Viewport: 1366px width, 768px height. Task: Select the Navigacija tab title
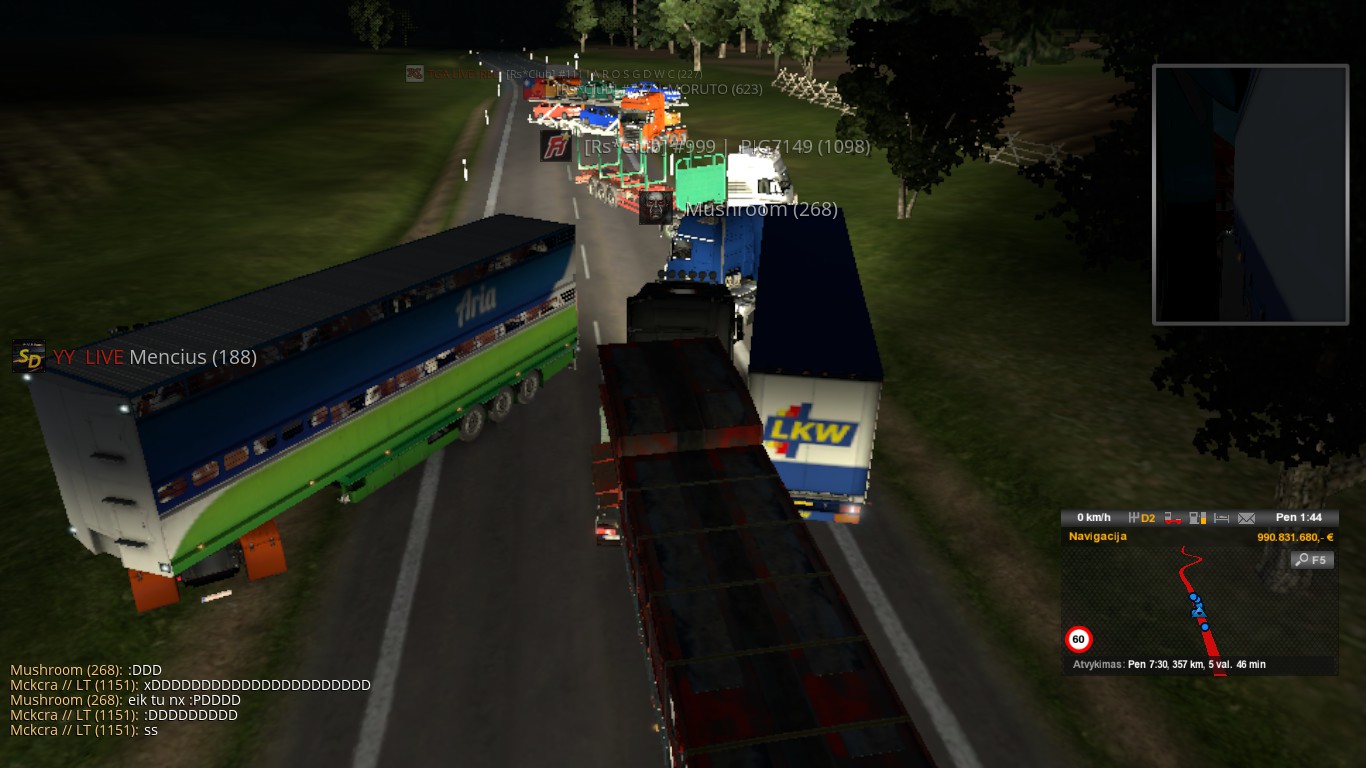pyautogui.click(x=1097, y=537)
